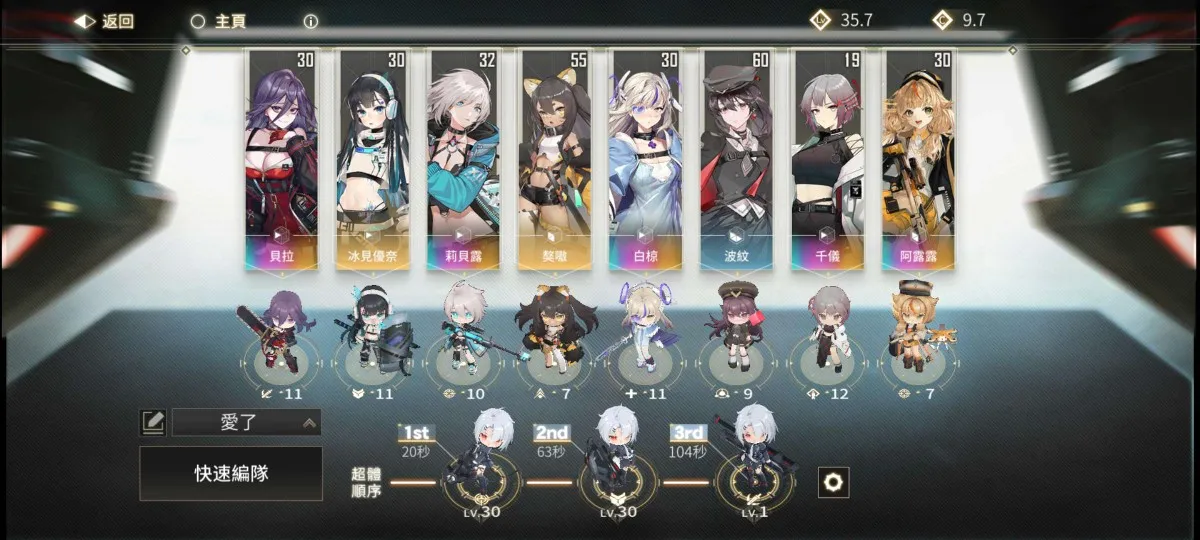
Task: Edit team name with pencil icon
Action: point(152,422)
